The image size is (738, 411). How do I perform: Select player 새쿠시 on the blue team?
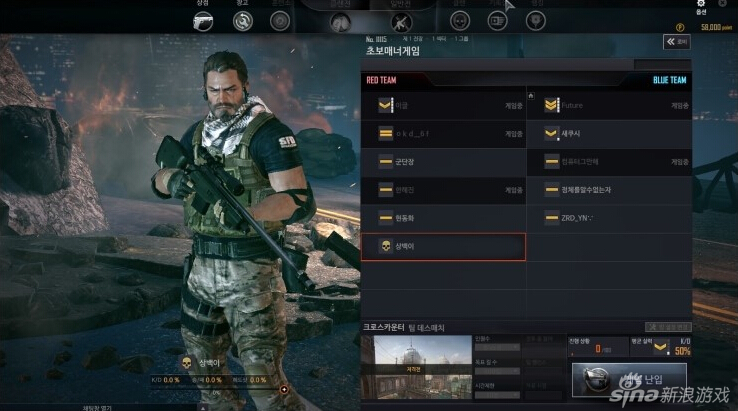[x=609, y=133]
